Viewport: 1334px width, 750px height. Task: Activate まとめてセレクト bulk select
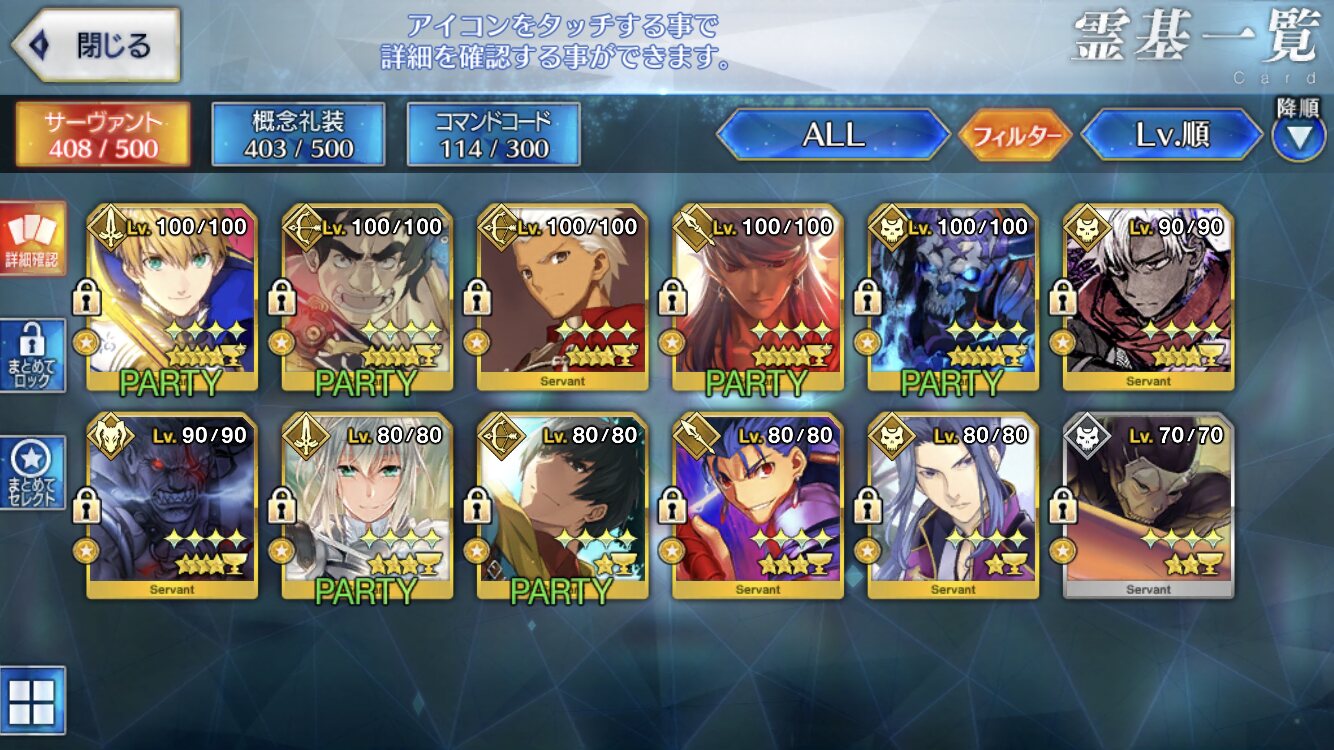point(33,472)
